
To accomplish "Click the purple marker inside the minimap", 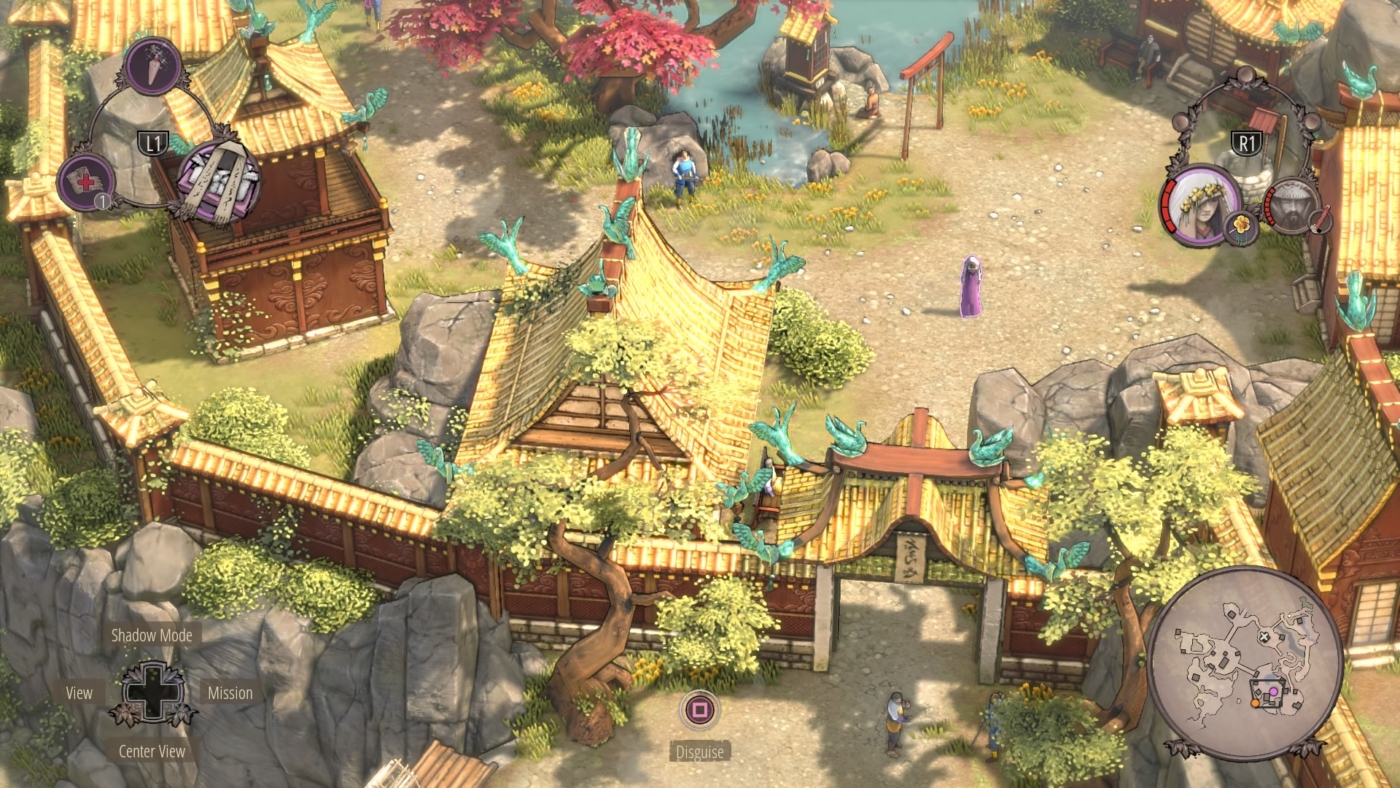I will pos(1273,692).
